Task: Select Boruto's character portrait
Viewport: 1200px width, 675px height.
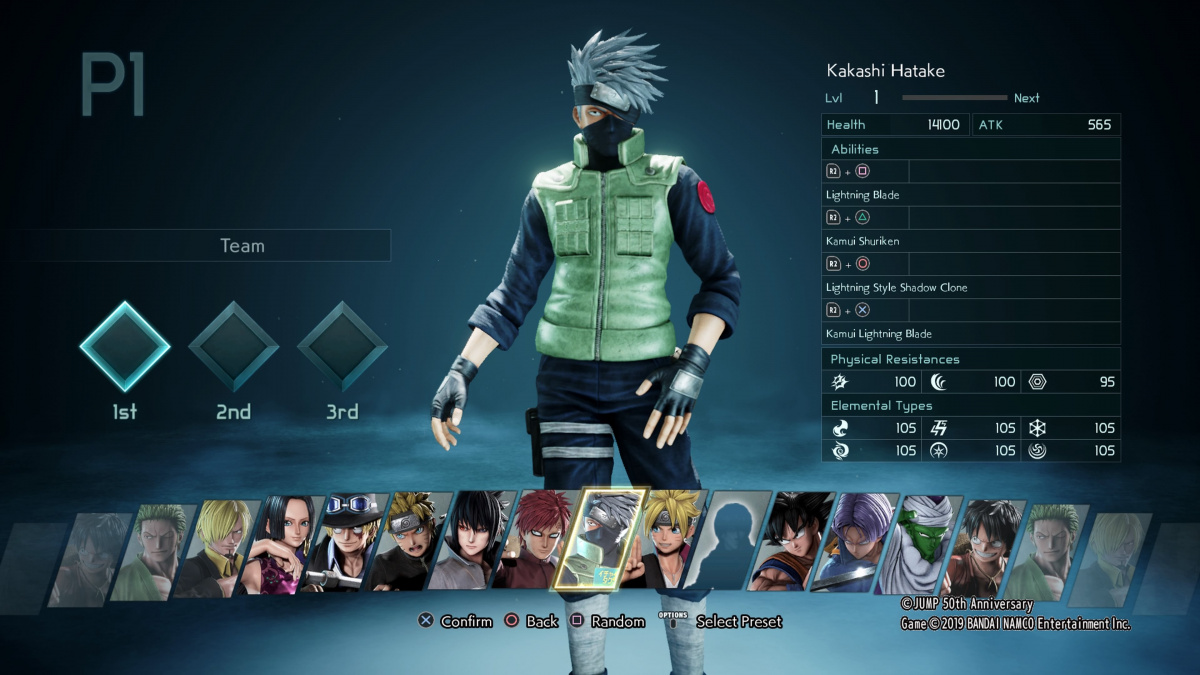Action: coord(670,546)
